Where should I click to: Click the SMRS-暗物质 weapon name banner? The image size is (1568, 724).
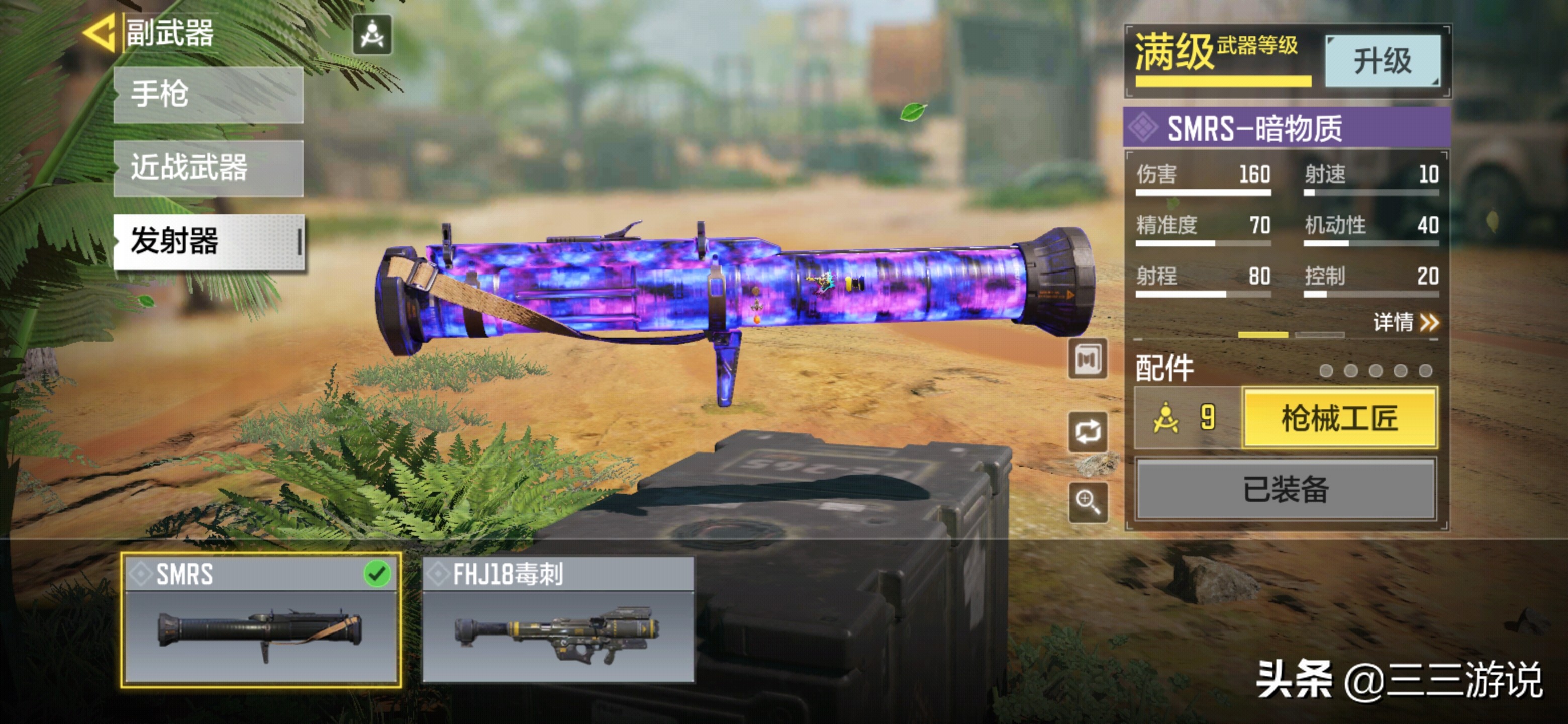[1286, 128]
